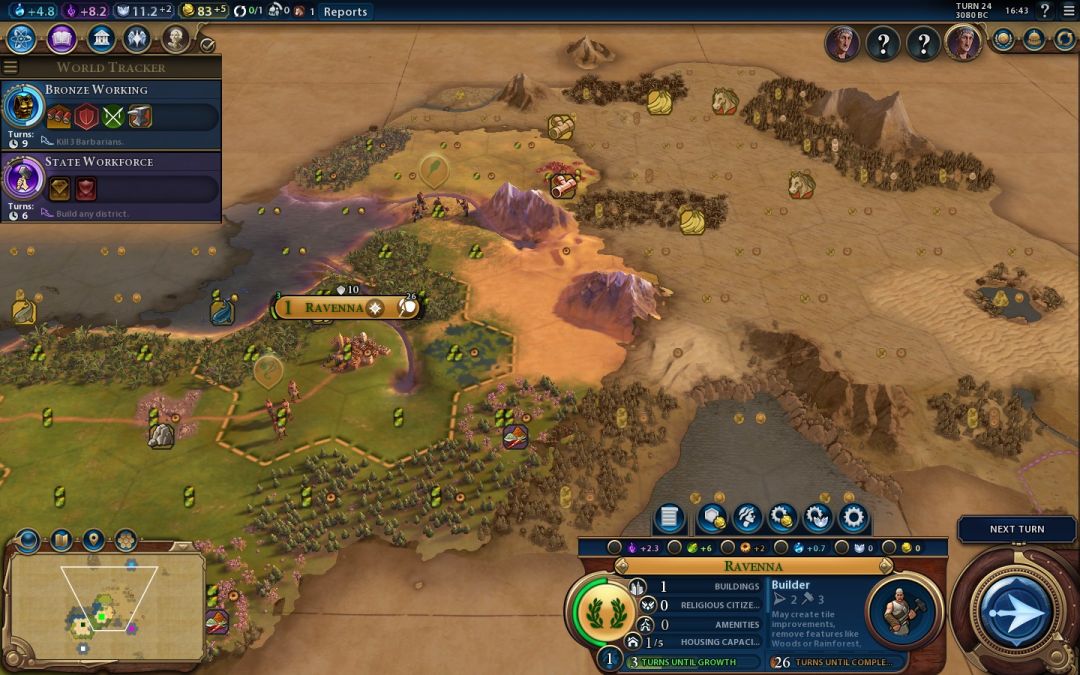Open the city details list icon
The image size is (1080, 675).
669,518
